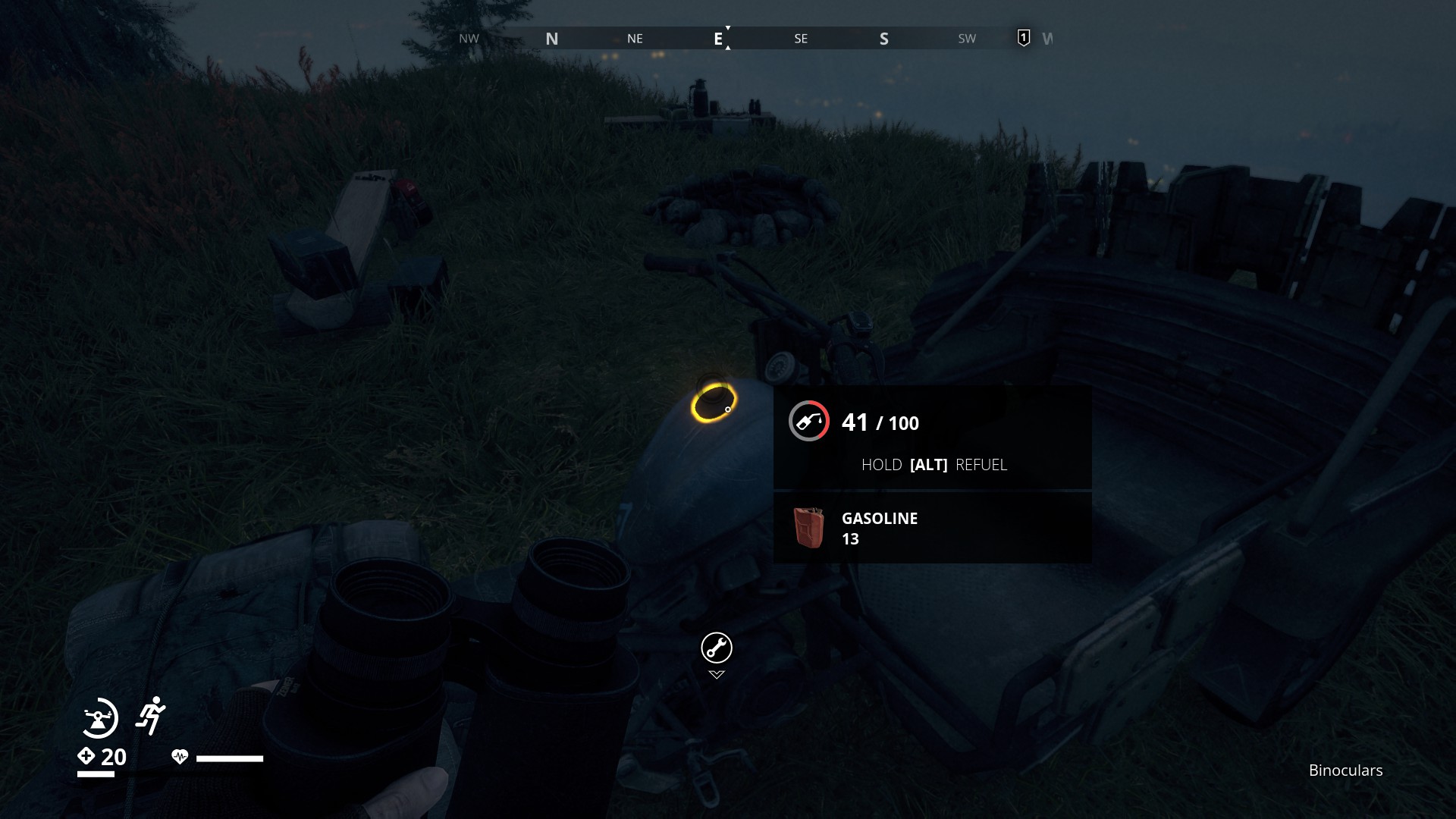Click mission marker 1 on the compass
The width and height of the screenshot is (1456, 819).
click(1023, 38)
